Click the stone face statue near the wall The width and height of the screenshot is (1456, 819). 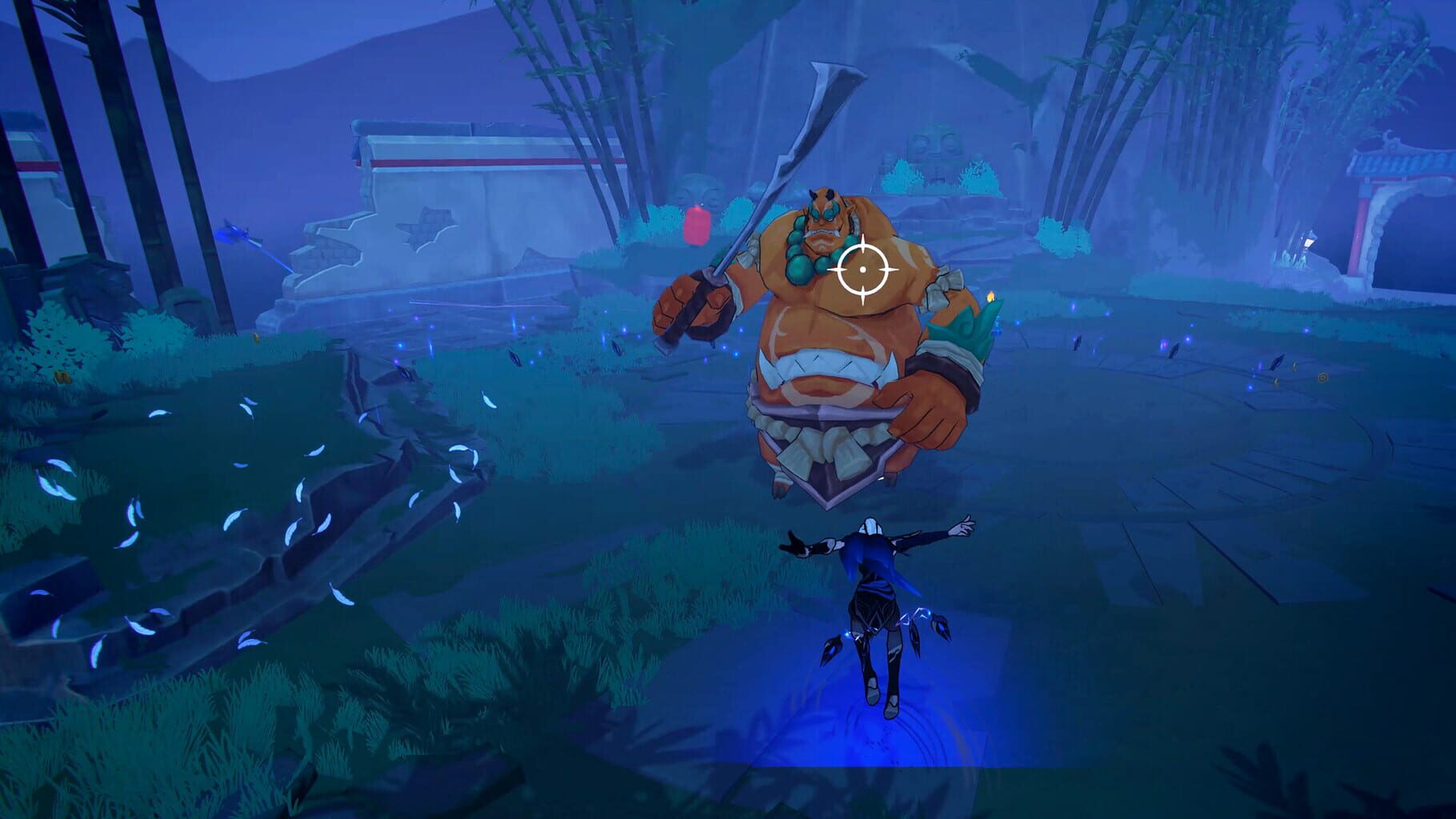coord(695,187)
